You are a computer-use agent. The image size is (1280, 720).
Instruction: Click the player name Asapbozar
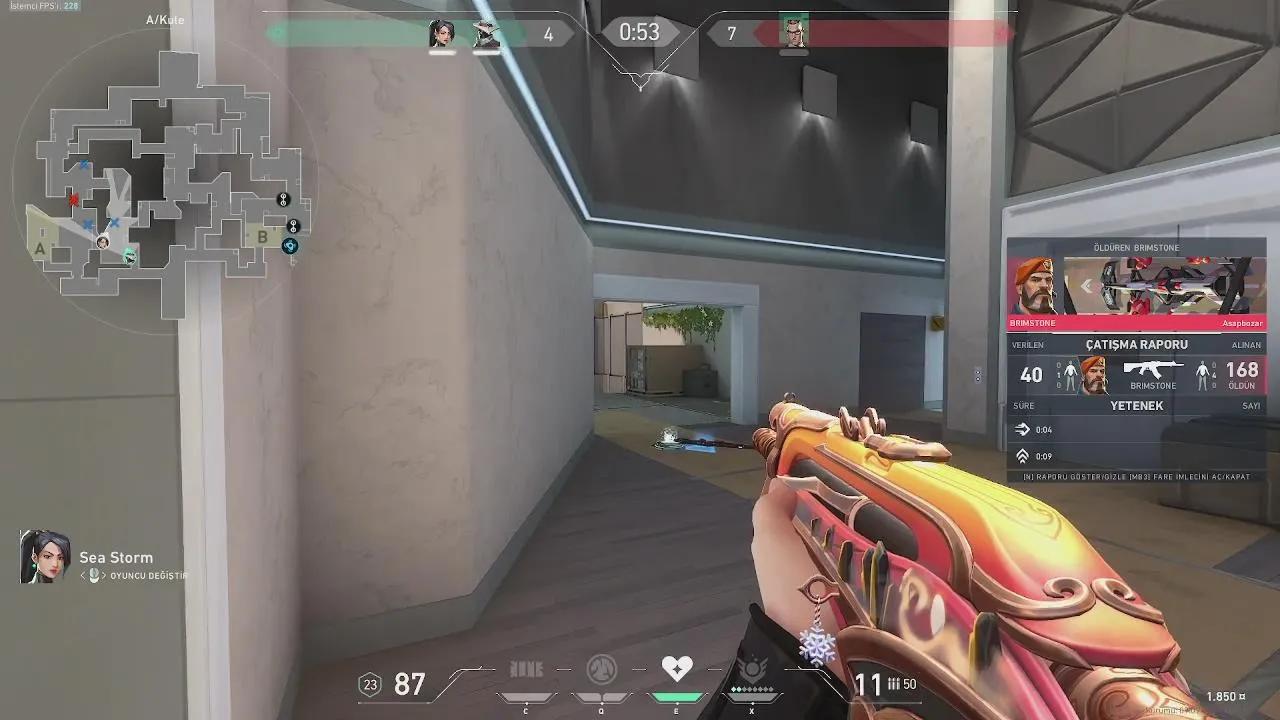pos(1243,322)
